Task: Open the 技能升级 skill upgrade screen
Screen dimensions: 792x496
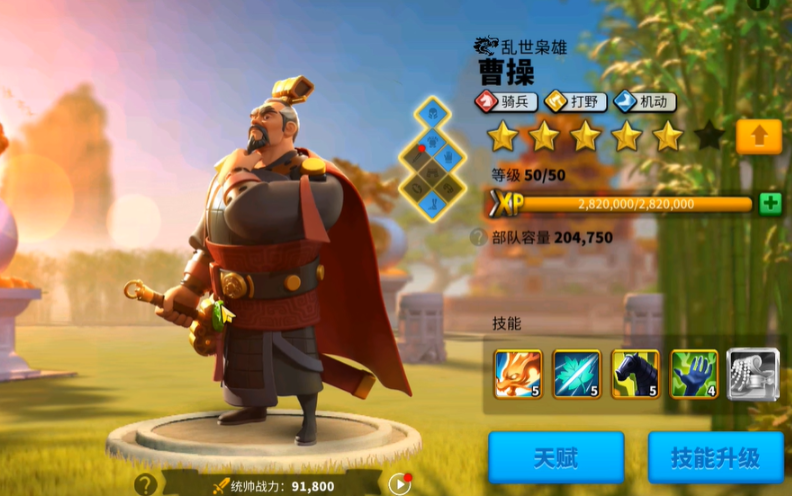Action: [714, 458]
